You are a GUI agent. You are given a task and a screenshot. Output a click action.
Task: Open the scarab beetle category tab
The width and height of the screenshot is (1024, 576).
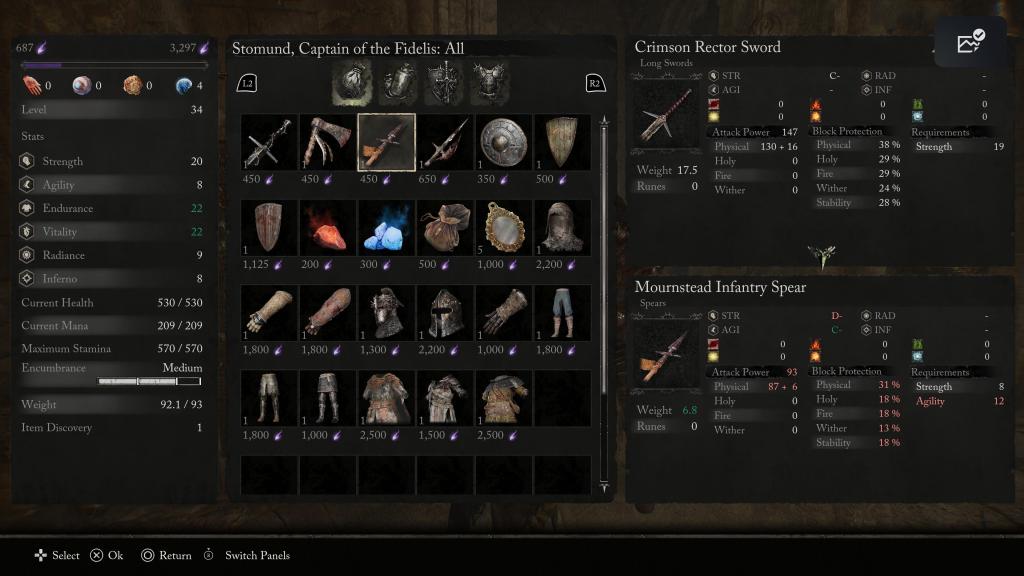(x=398, y=82)
